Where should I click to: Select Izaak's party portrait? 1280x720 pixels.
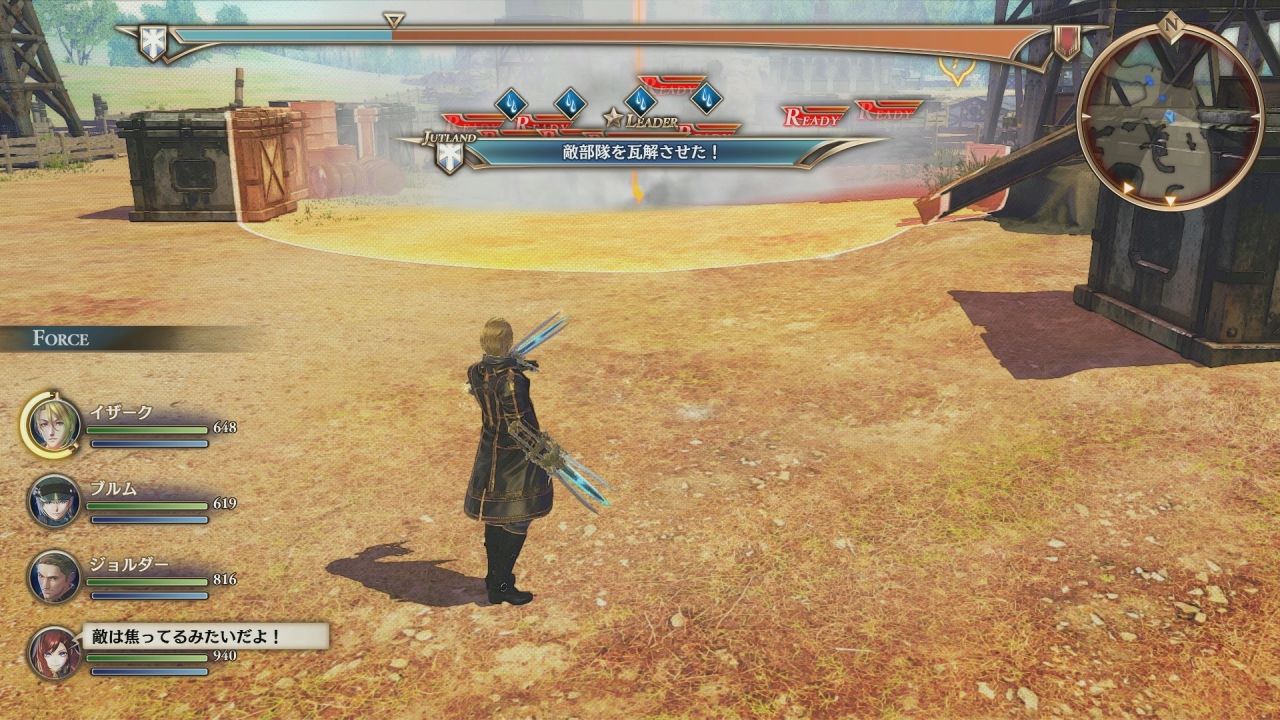tap(53, 424)
